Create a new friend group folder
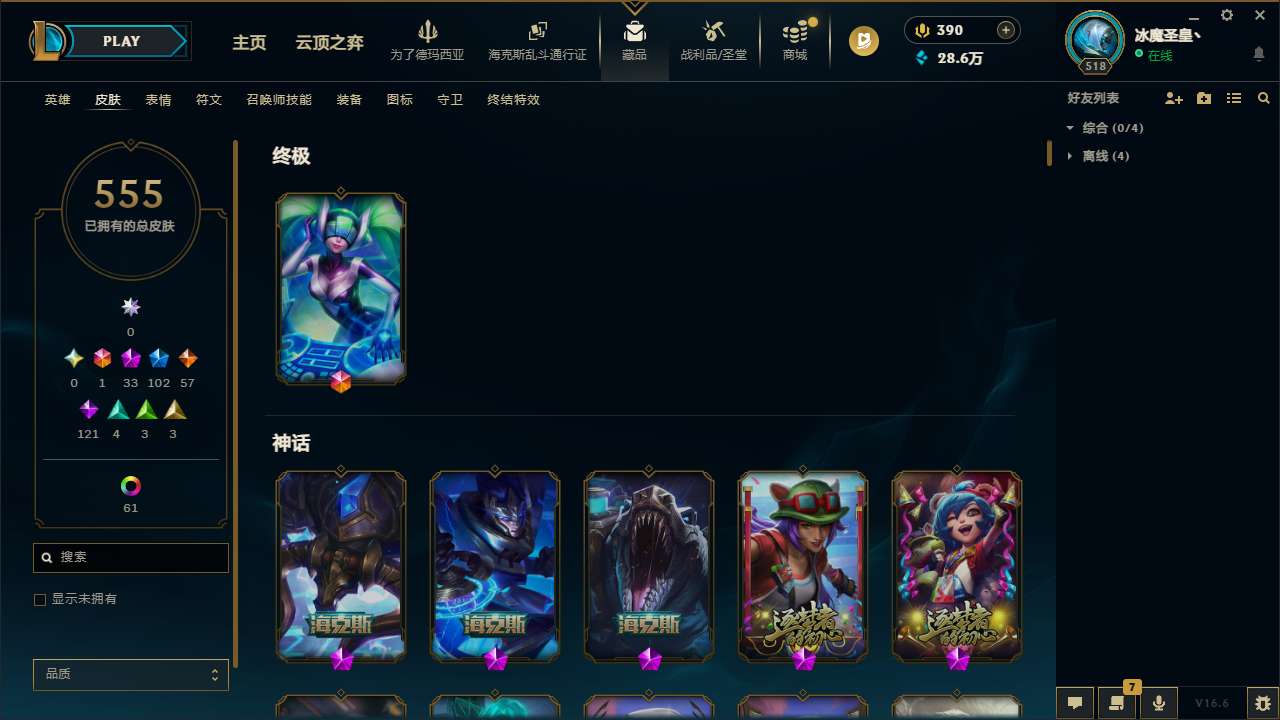Viewport: 1280px width, 720px height. click(1204, 98)
